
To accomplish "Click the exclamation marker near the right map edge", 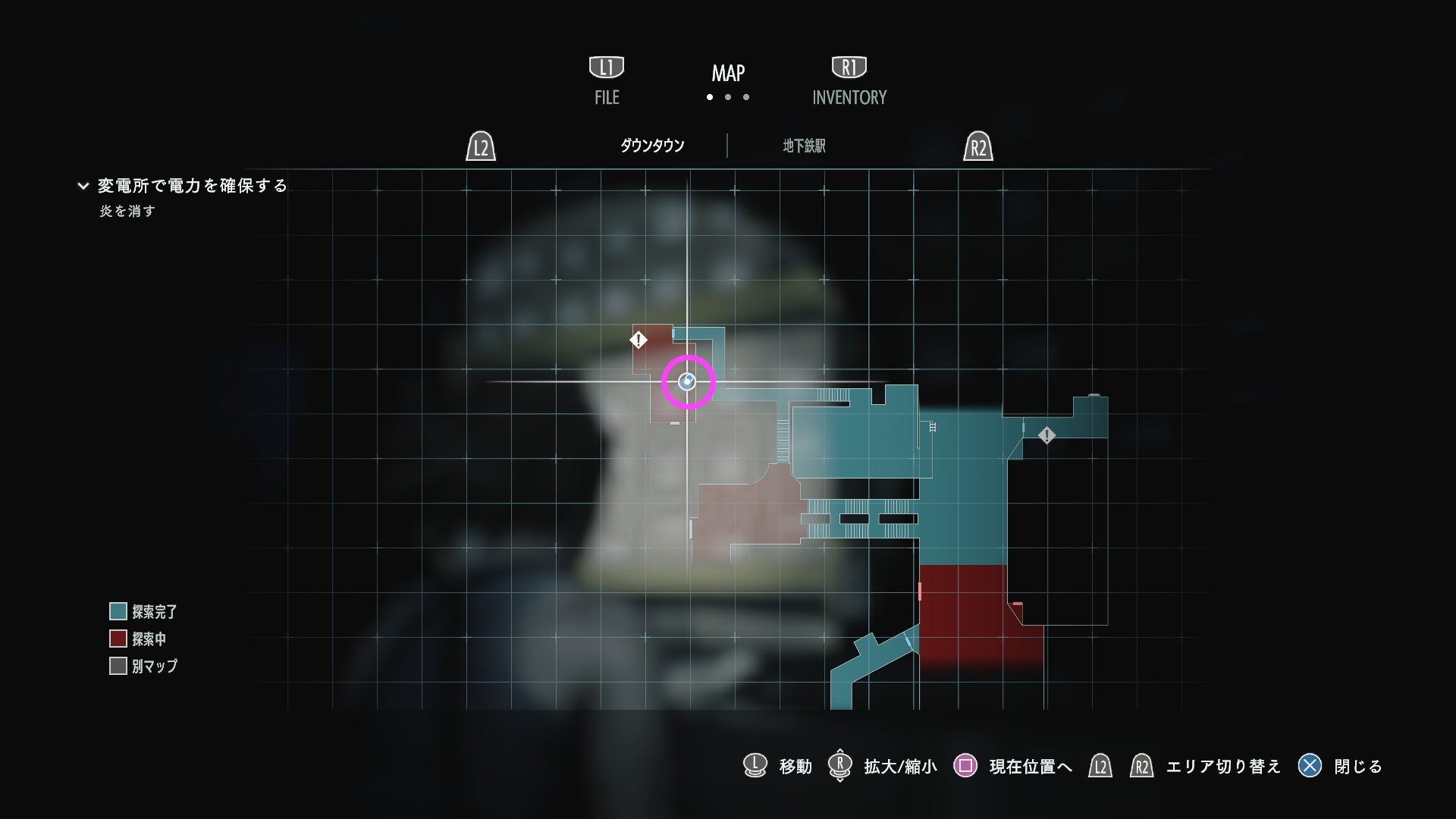I will click(x=1048, y=436).
